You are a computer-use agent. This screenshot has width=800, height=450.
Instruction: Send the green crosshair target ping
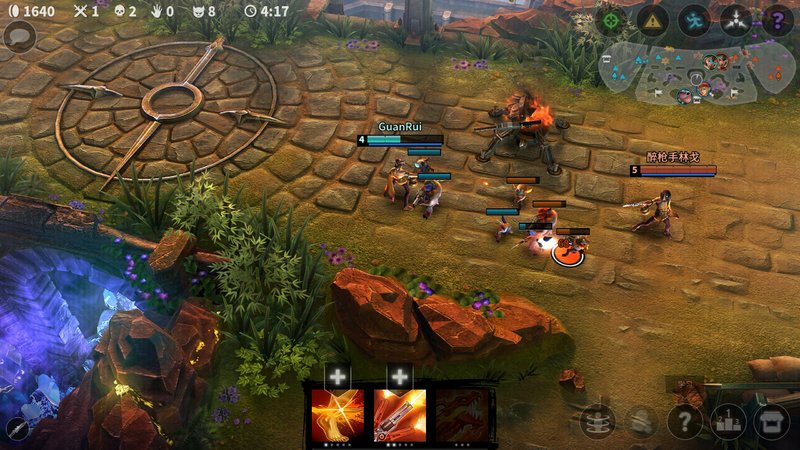(x=611, y=20)
